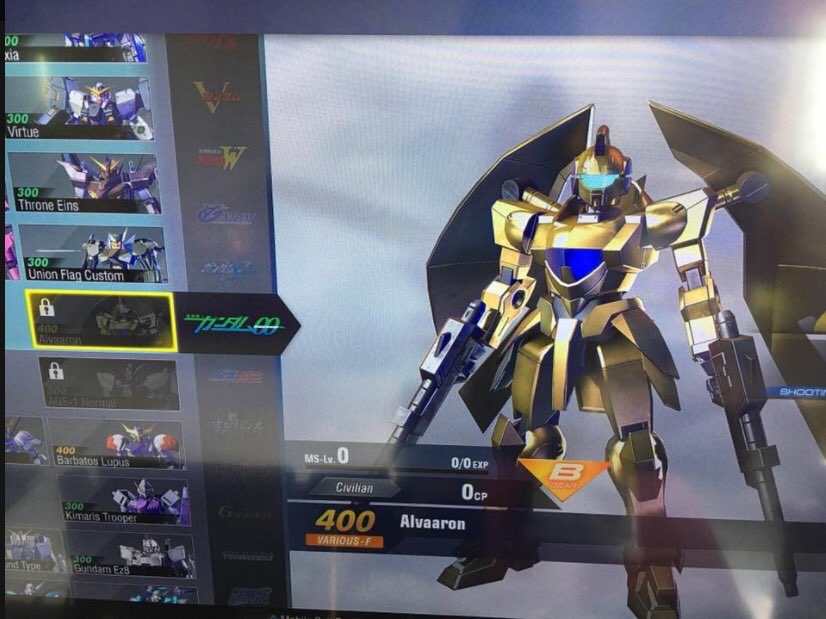Switch to the V Gundam series tab
This screenshot has height=619, width=826.
(x=218, y=98)
